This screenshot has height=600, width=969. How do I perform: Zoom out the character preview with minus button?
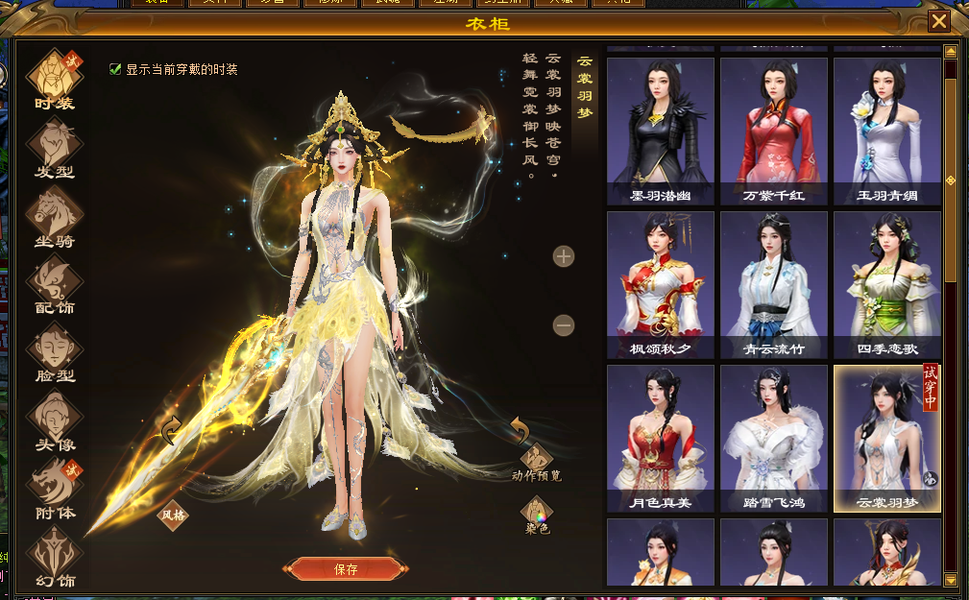(564, 326)
